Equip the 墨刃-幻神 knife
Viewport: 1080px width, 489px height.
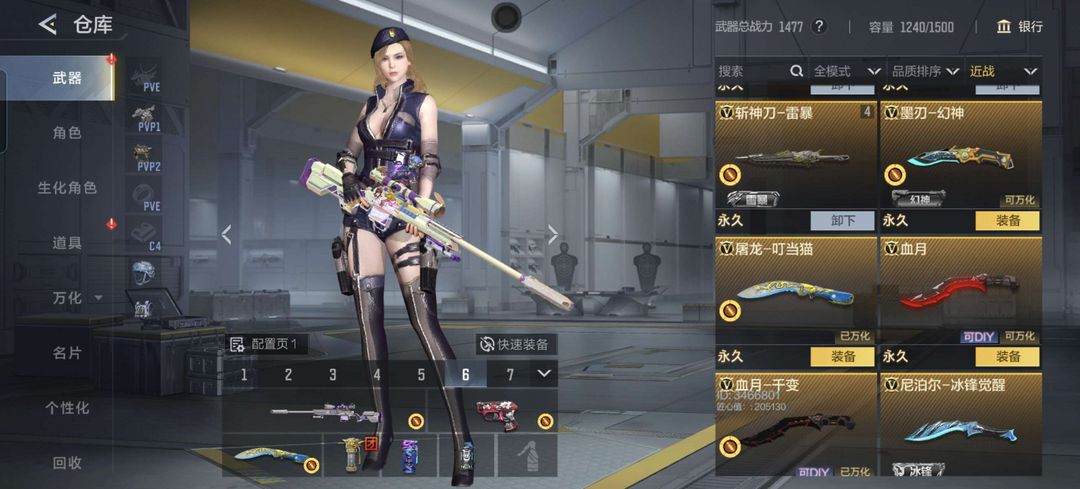[1007, 220]
